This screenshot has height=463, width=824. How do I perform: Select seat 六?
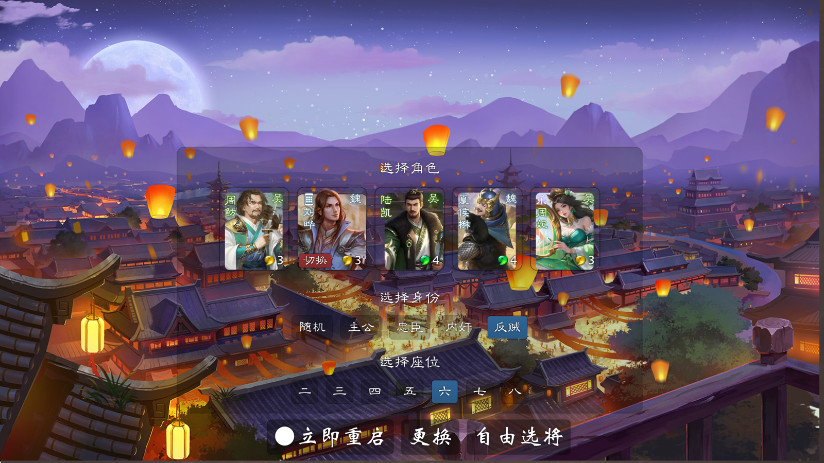[x=445, y=391]
